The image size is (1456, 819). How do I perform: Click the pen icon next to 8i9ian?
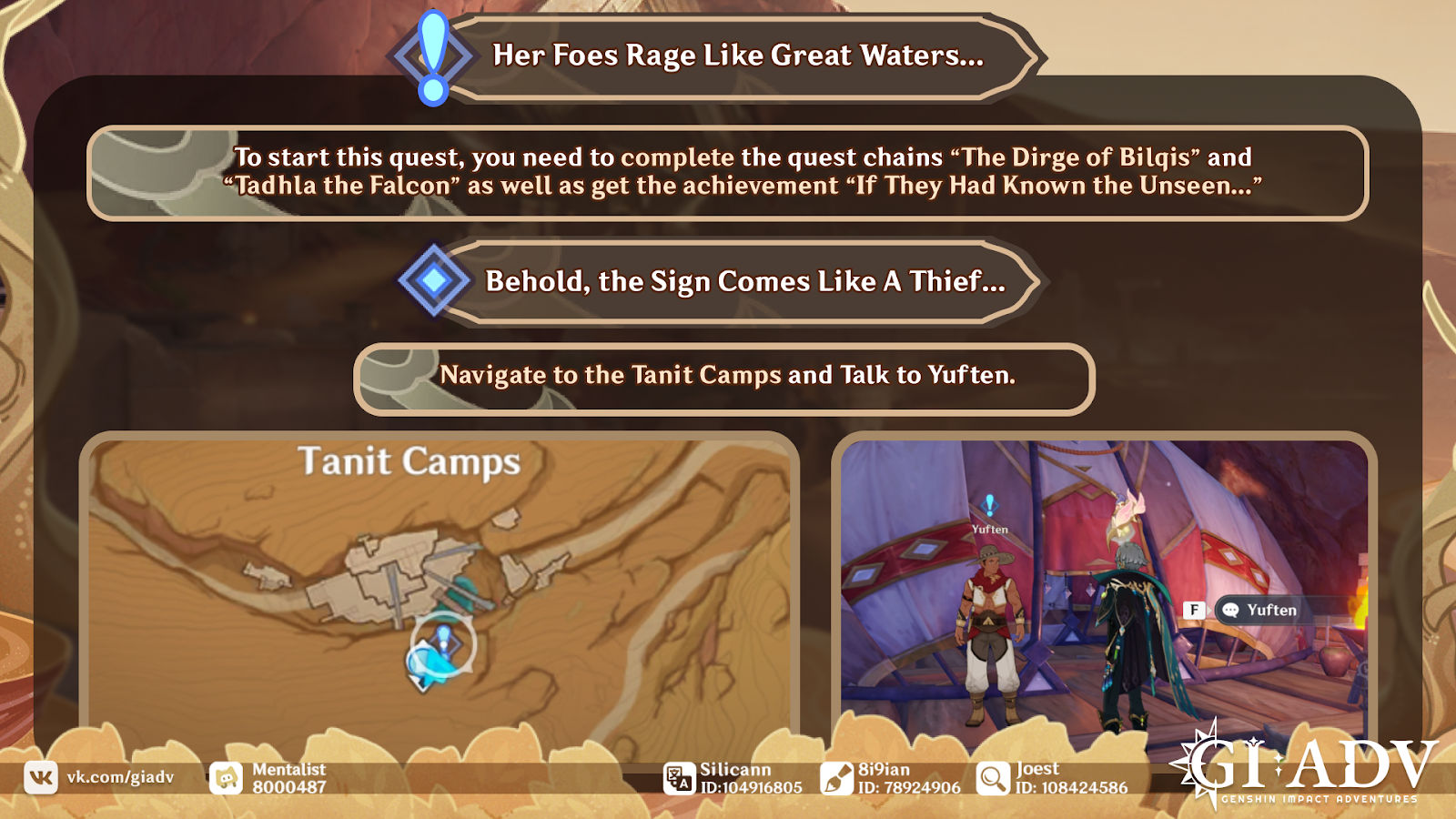coord(834,777)
